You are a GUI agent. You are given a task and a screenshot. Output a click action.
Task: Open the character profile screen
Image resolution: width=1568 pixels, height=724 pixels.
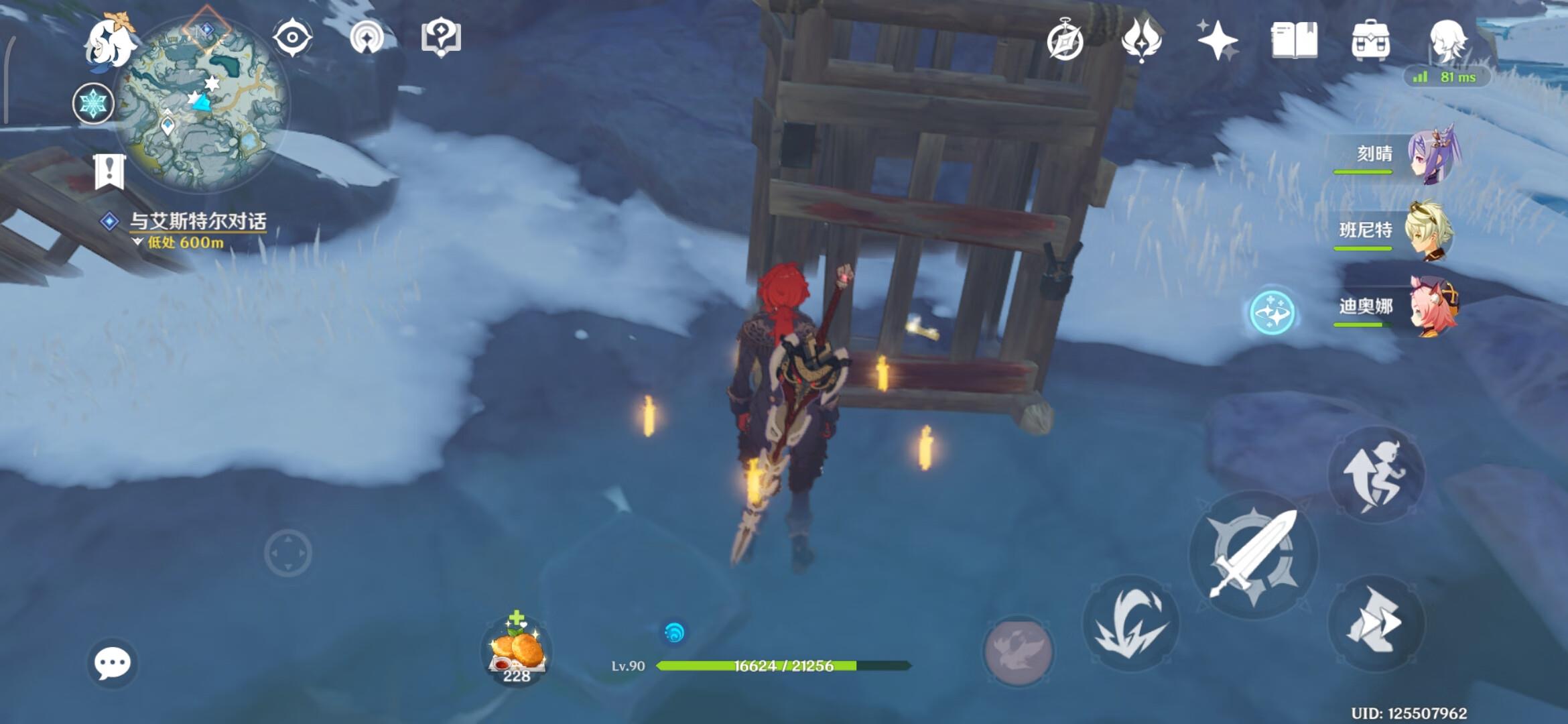(x=1447, y=40)
